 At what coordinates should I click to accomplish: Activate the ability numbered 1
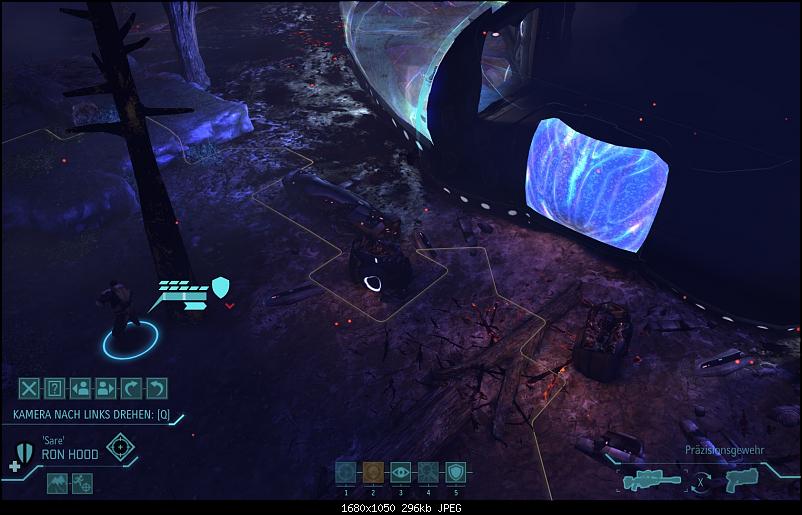pyautogui.click(x=345, y=474)
